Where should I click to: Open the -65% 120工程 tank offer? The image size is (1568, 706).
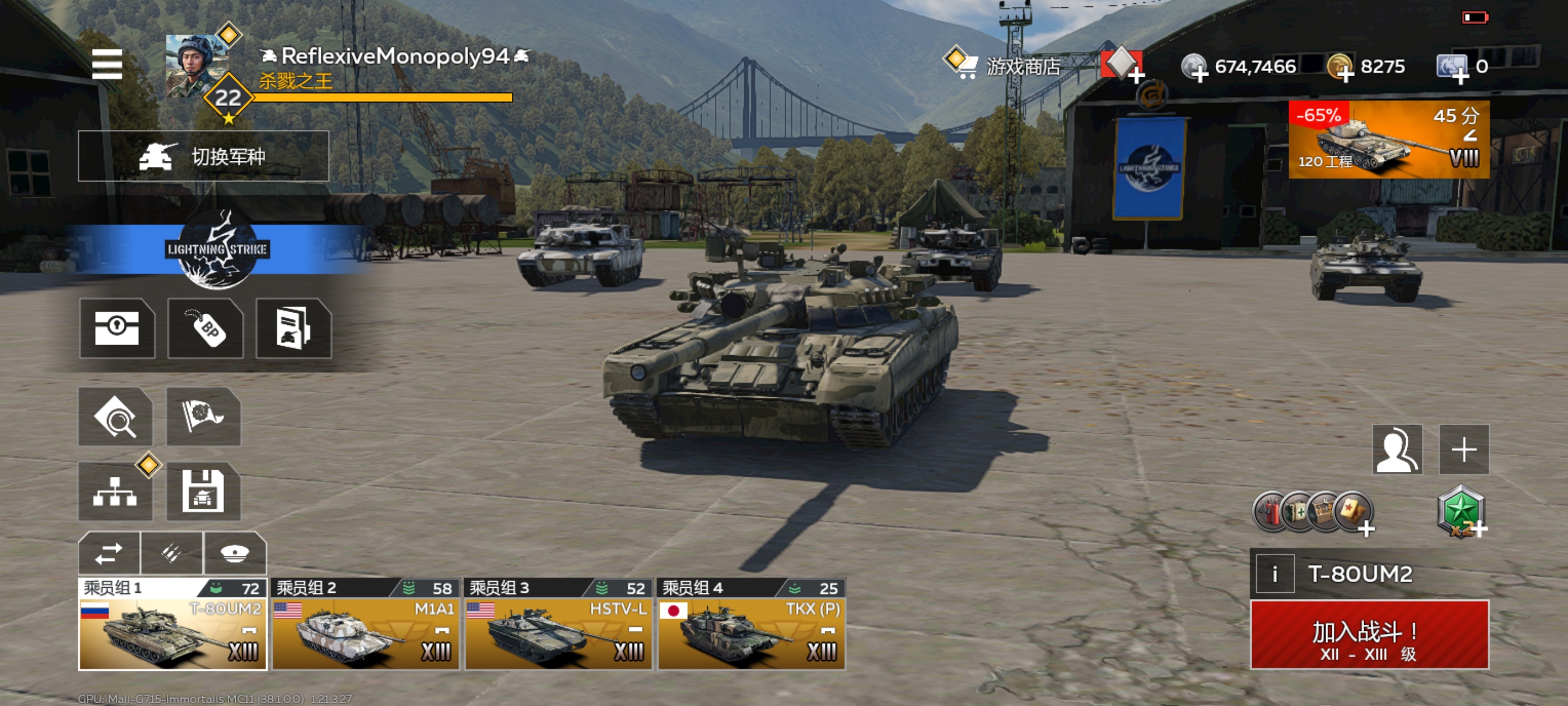click(1388, 140)
